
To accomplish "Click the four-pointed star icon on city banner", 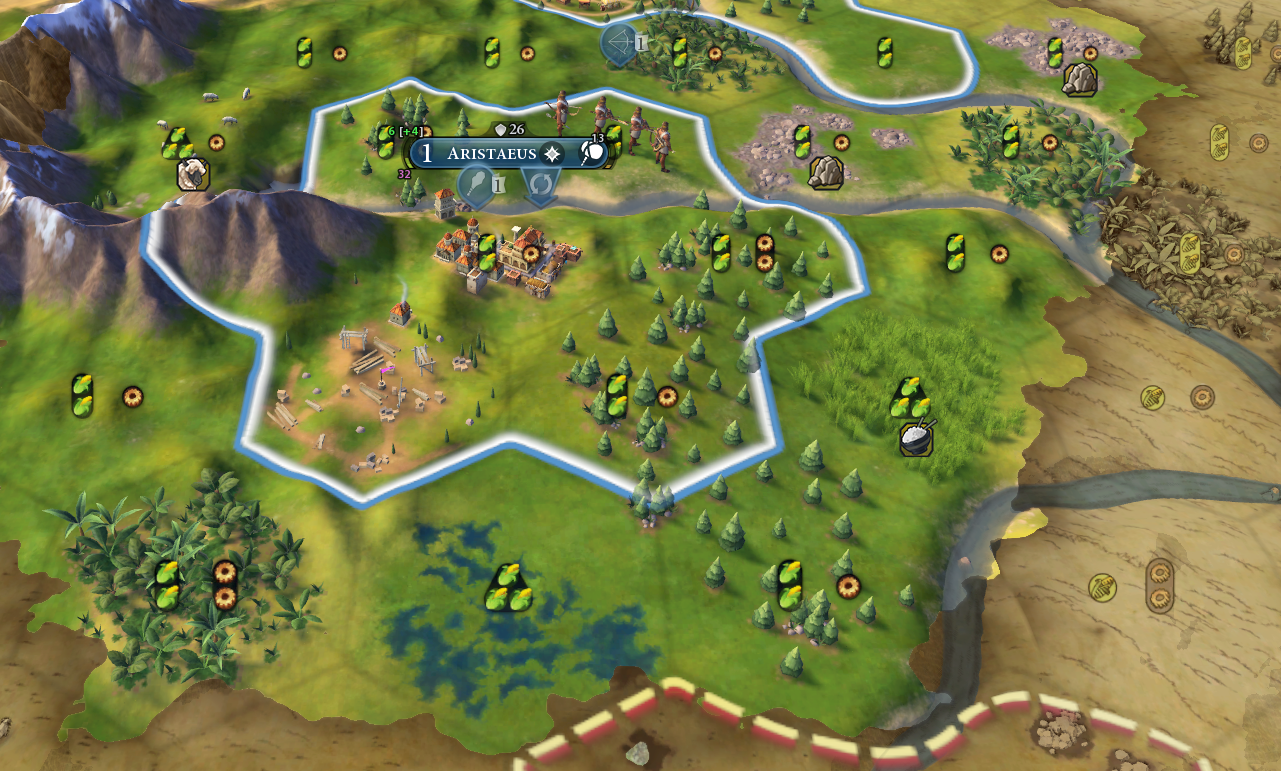I will [552, 154].
